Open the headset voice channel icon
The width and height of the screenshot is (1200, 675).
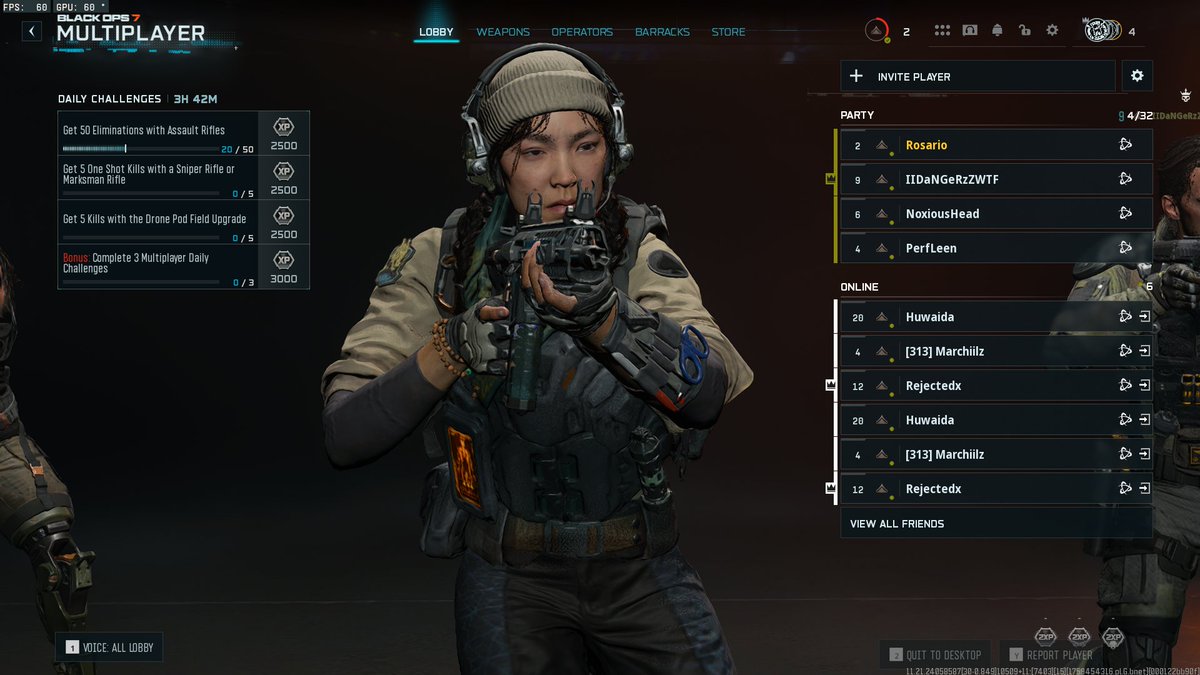969,31
